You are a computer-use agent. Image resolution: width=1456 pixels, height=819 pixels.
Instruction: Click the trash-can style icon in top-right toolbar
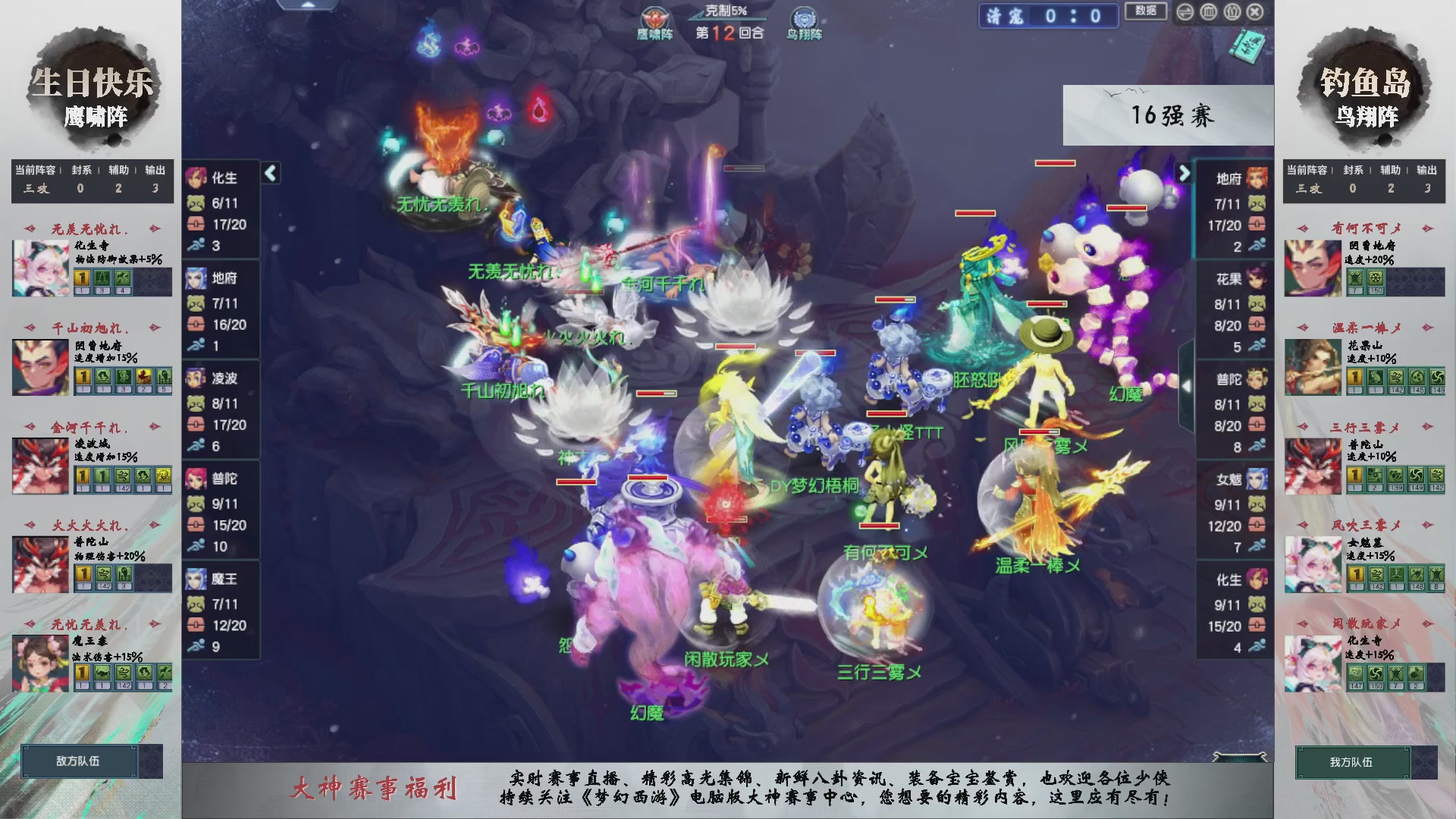click(x=1208, y=12)
